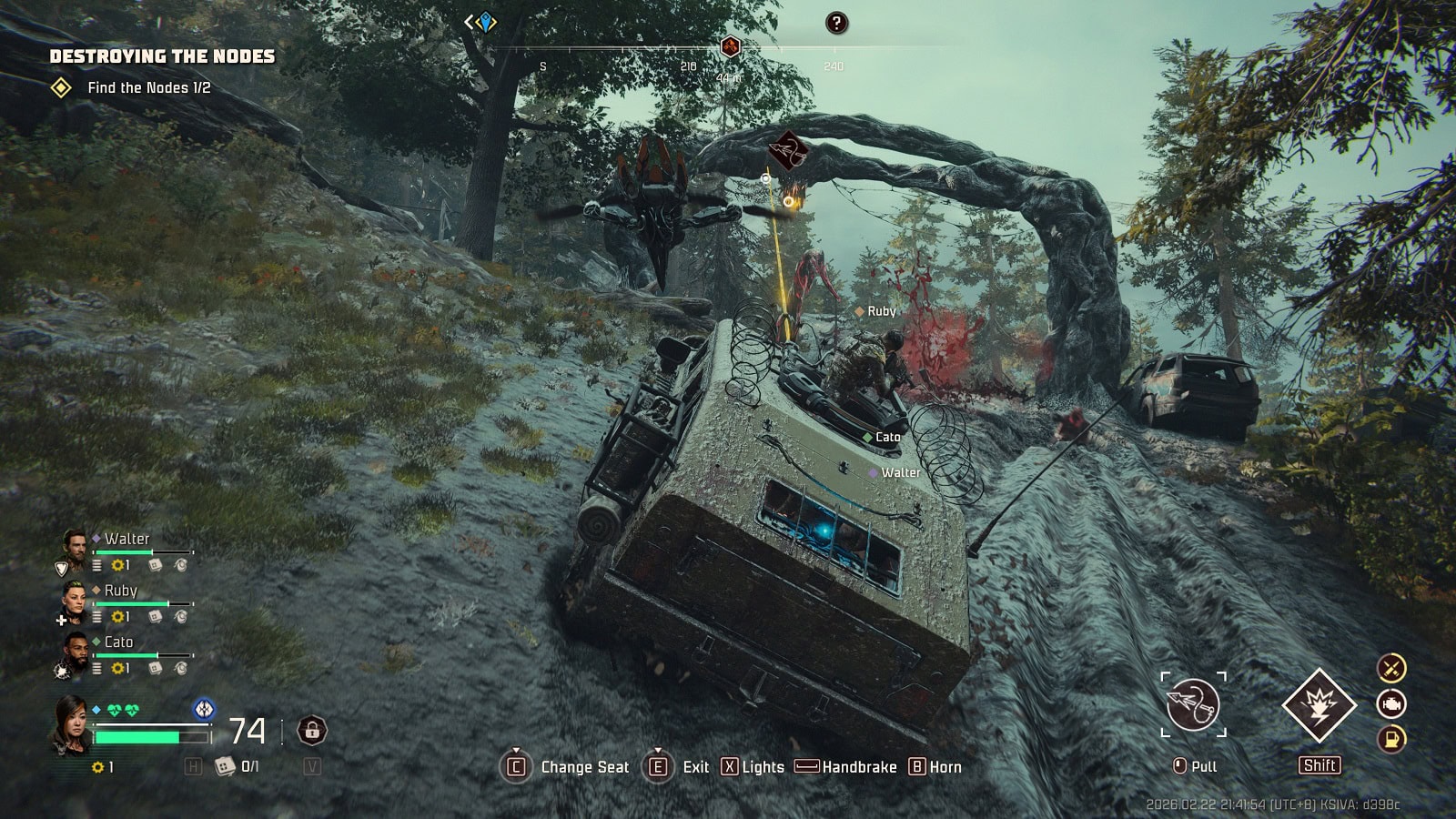The image size is (1456, 819).
Task: Click the blue waypoint compass marker
Action: 485,23
